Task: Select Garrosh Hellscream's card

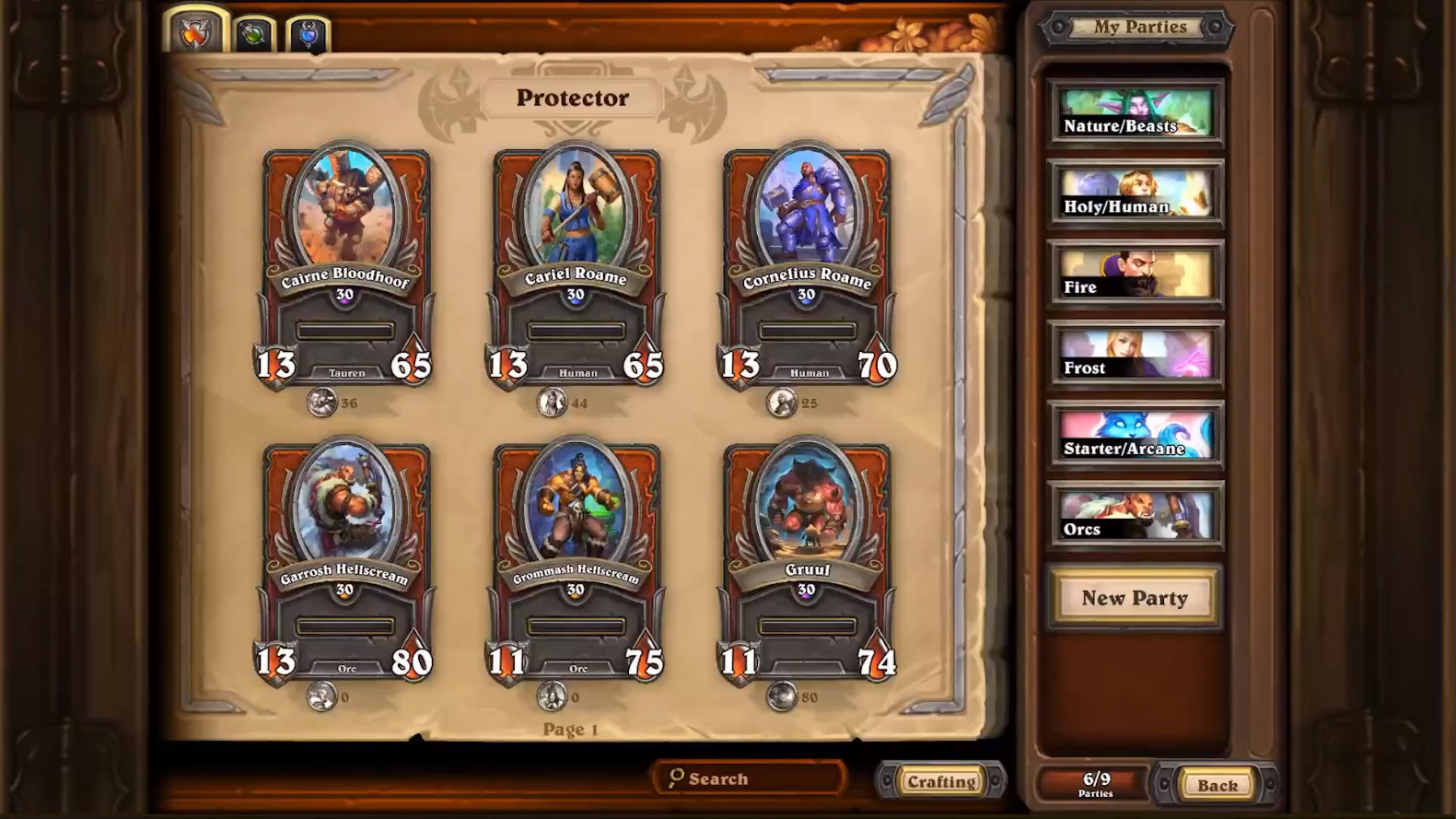Action: point(345,562)
